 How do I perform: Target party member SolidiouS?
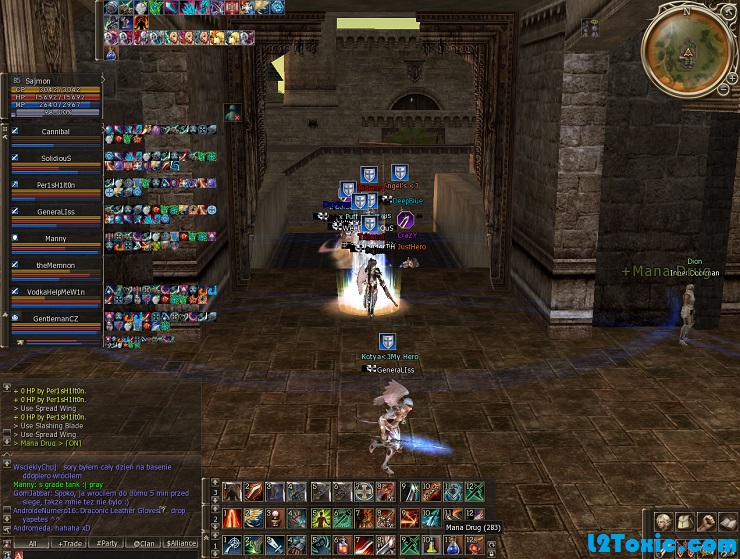[x=55, y=158]
